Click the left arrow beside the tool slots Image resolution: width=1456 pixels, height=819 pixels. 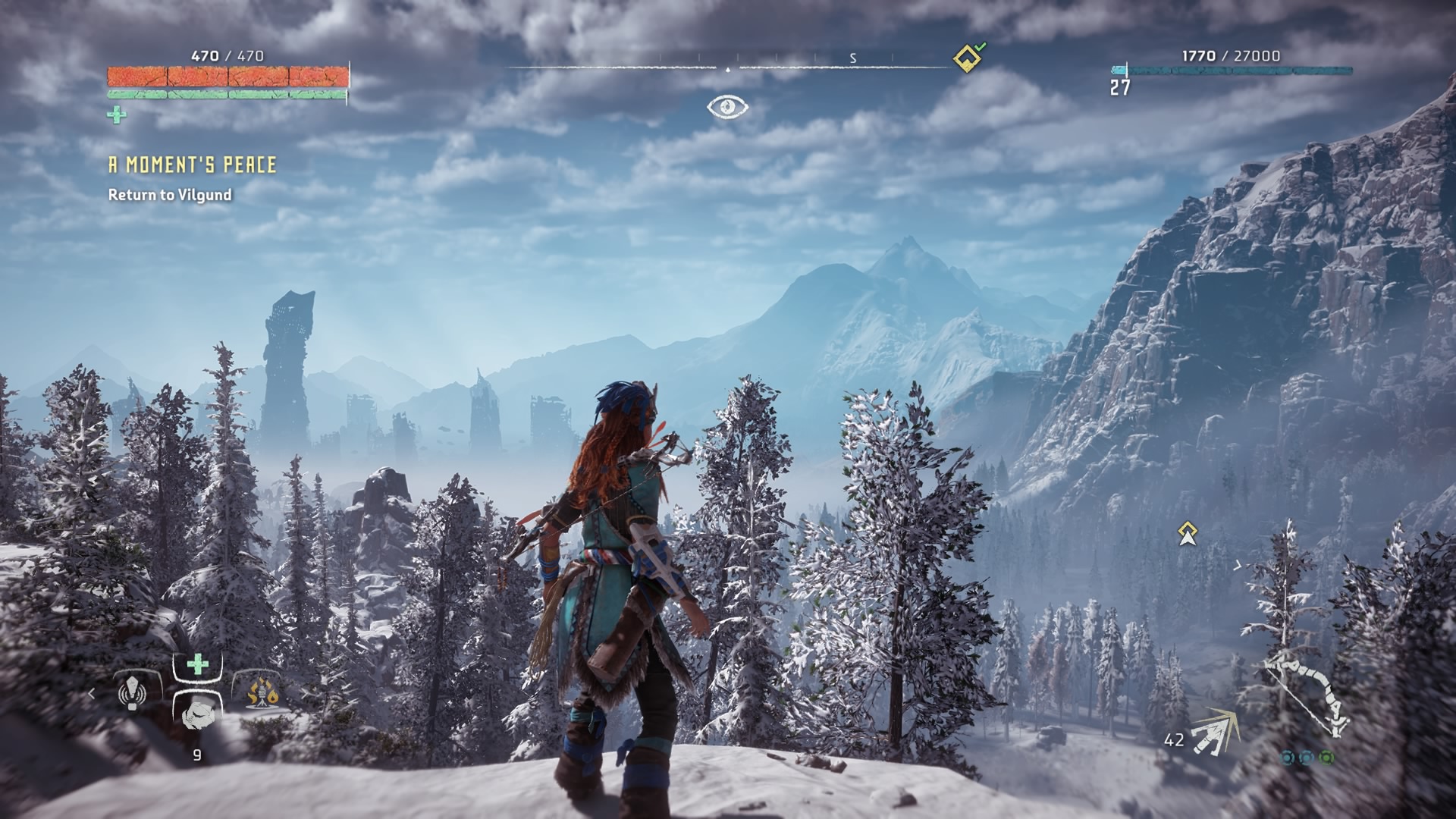click(92, 692)
